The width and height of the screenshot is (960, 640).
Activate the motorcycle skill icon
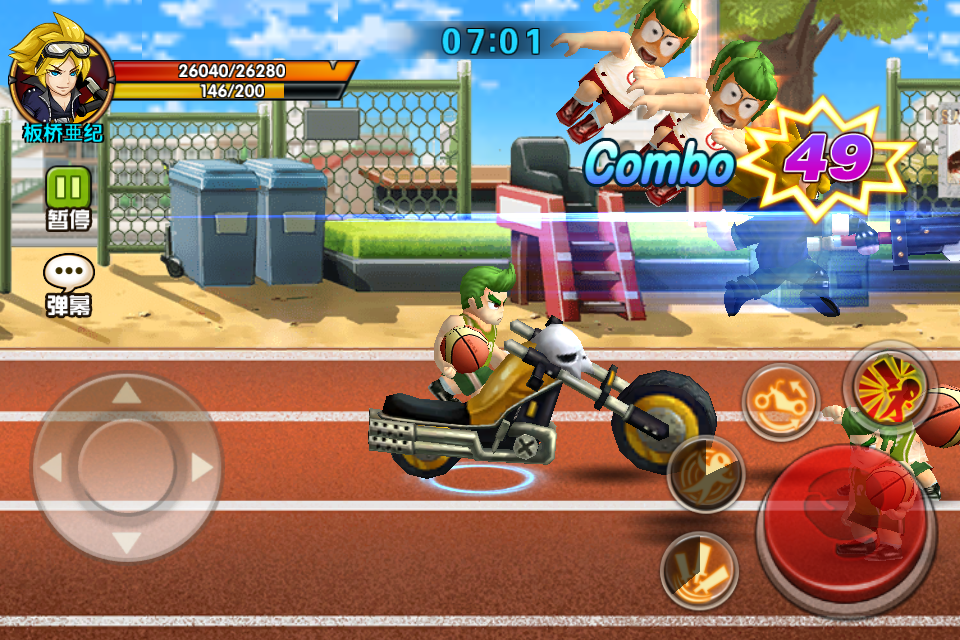[780, 402]
